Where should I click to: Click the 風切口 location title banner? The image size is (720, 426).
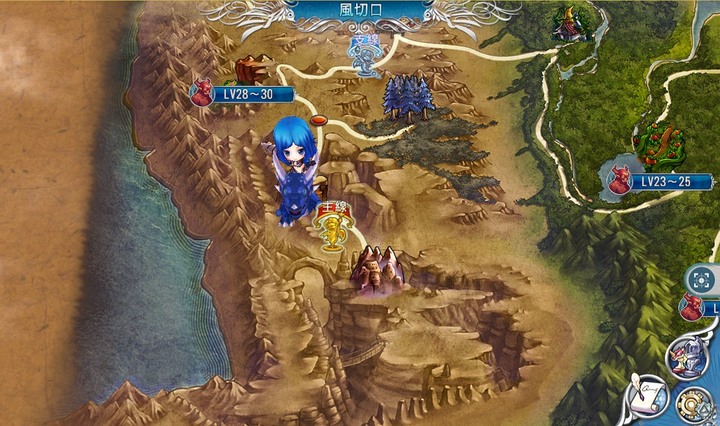coord(361,11)
